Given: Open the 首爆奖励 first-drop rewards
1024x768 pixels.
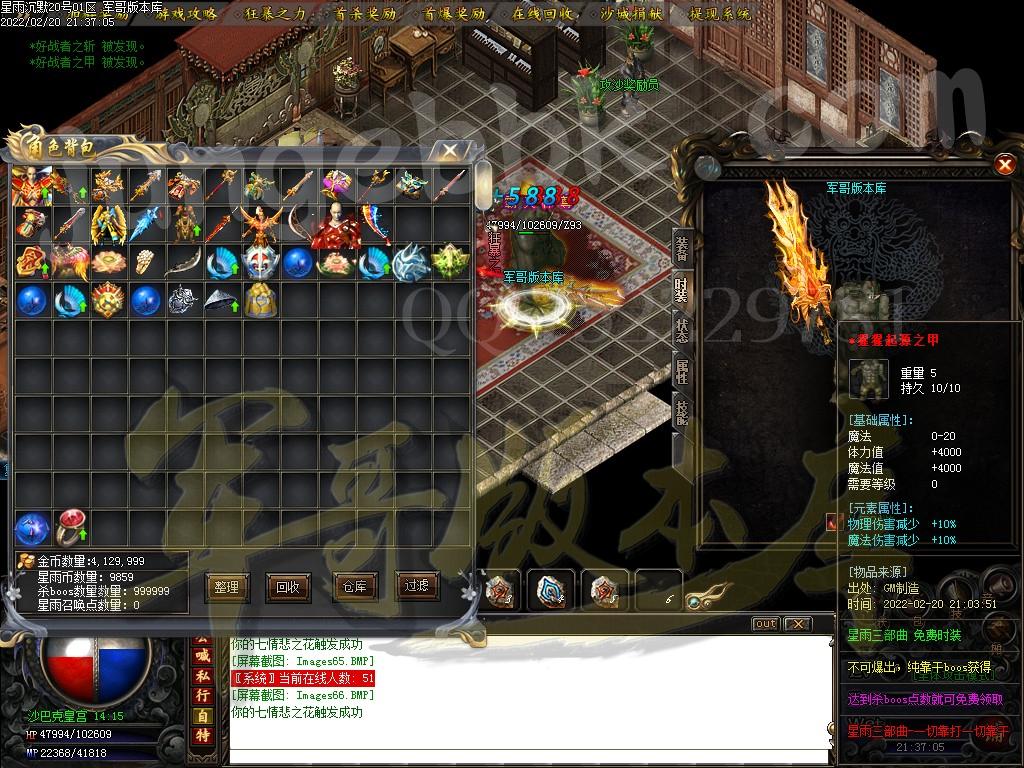Looking at the screenshot, I should click(x=453, y=13).
